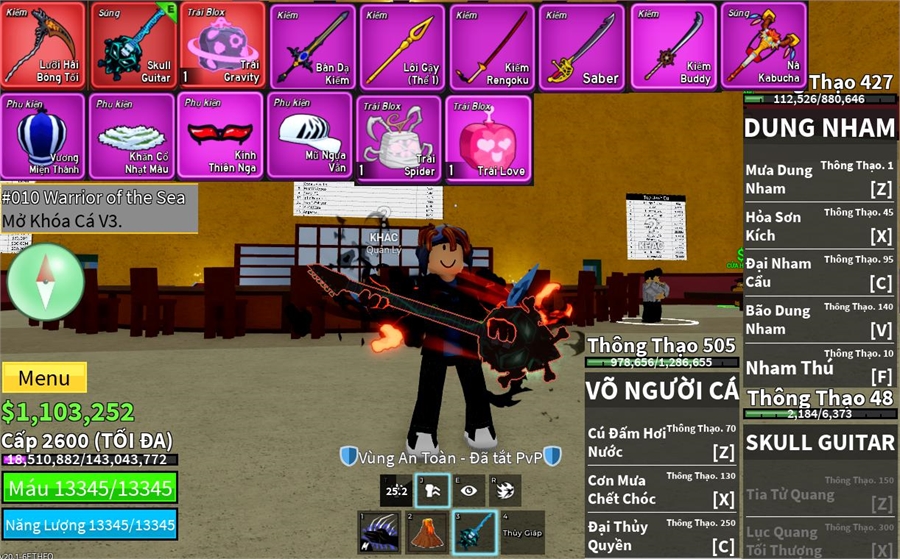
Task: Select the Kiếm Buddy sword slot
Action: (x=672, y=47)
